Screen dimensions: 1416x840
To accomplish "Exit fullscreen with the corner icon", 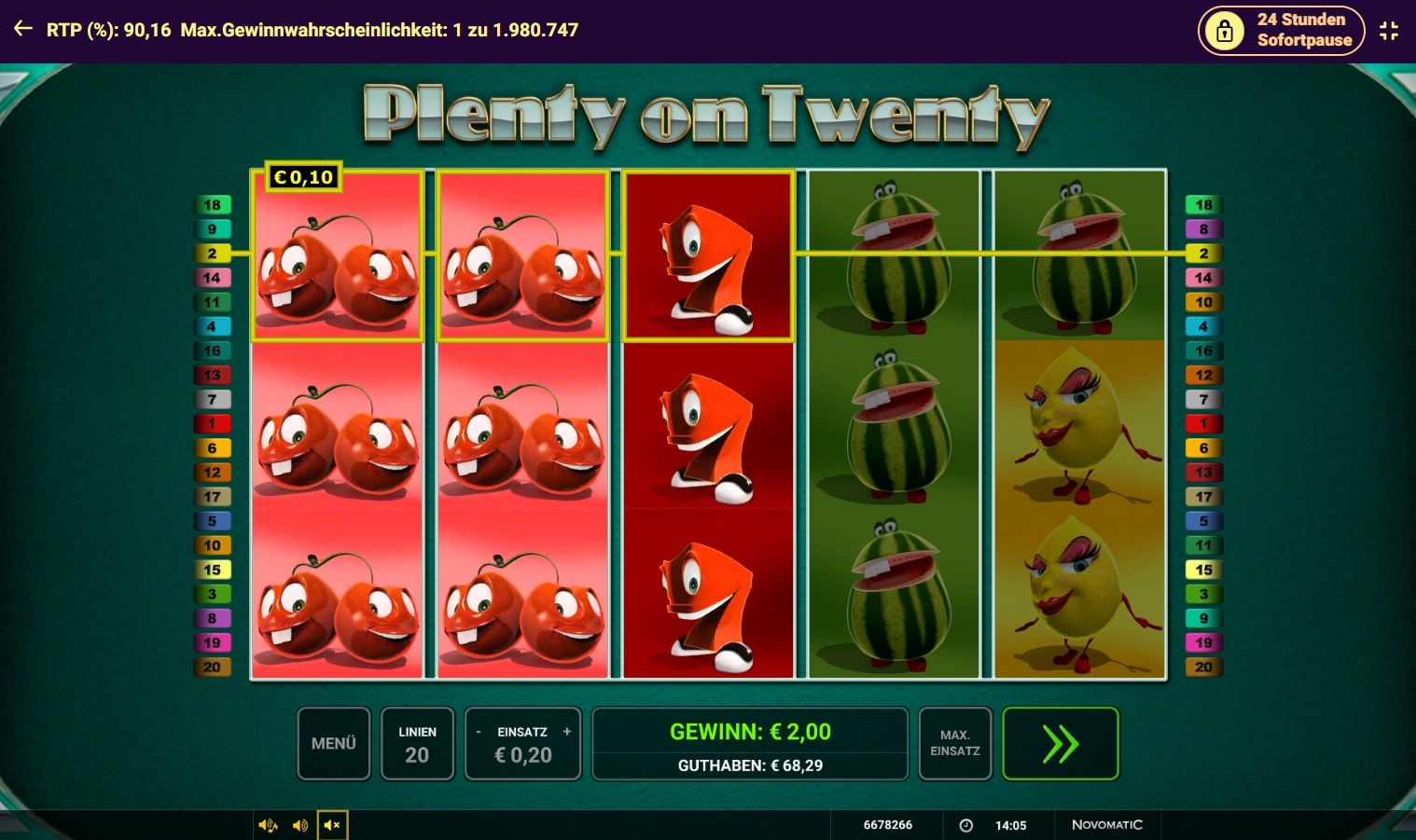I will [1389, 31].
